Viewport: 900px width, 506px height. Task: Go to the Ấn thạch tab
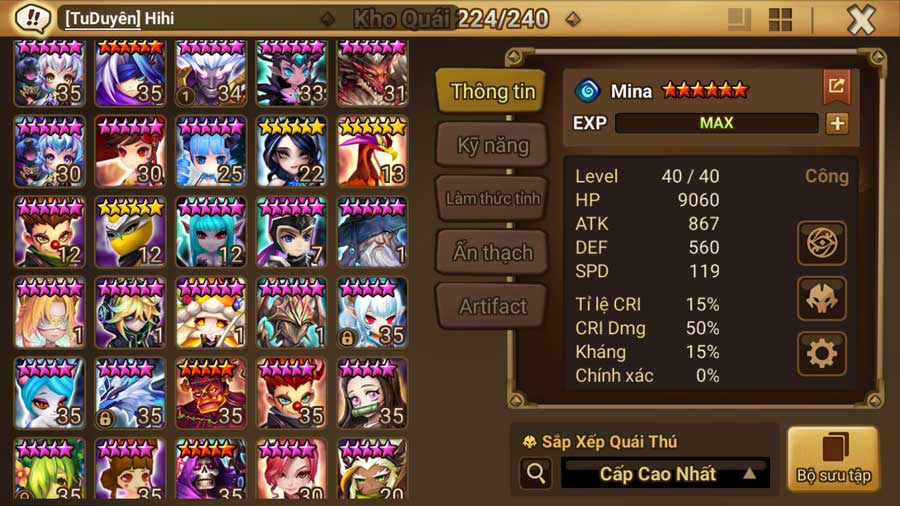click(492, 252)
